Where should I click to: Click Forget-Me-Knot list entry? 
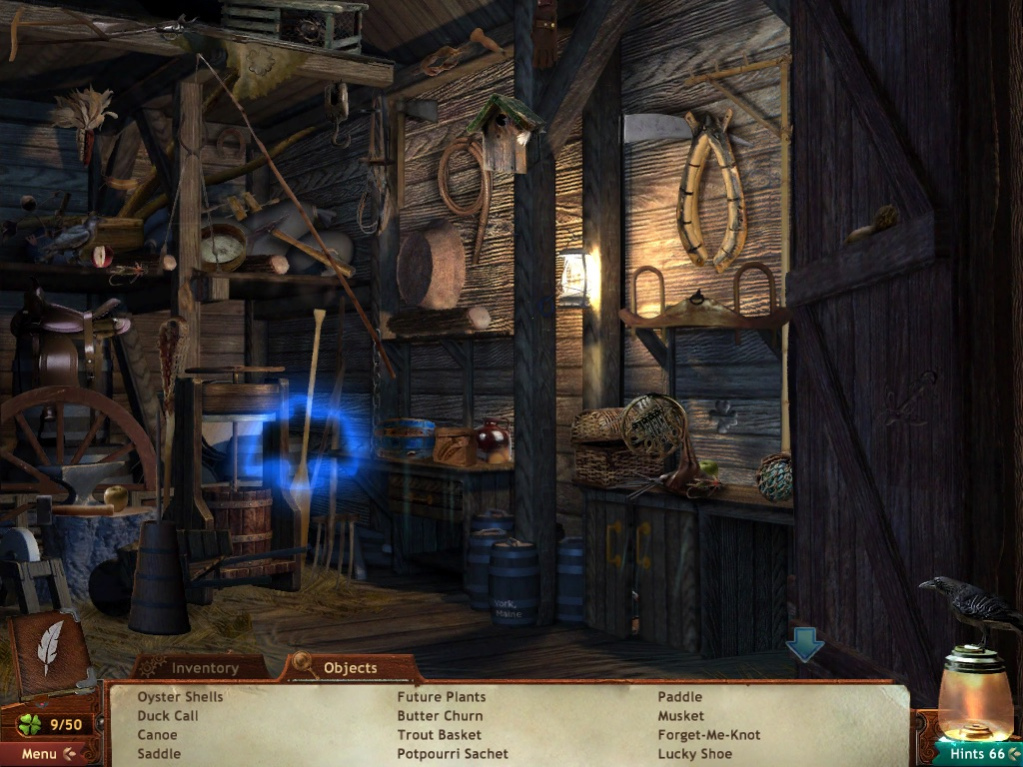pos(709,735)
